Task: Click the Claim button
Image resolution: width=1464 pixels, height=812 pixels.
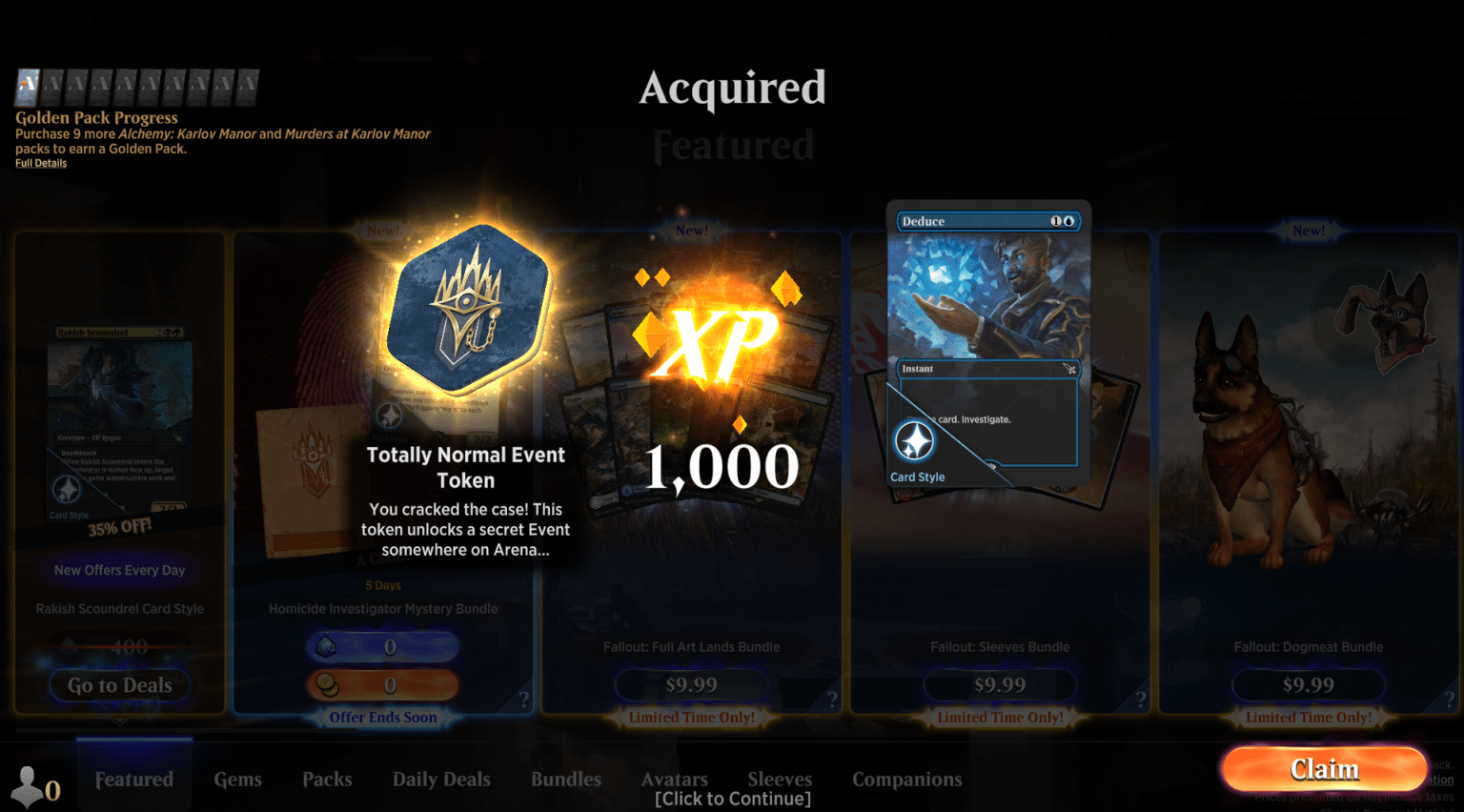Action: 1324,768
